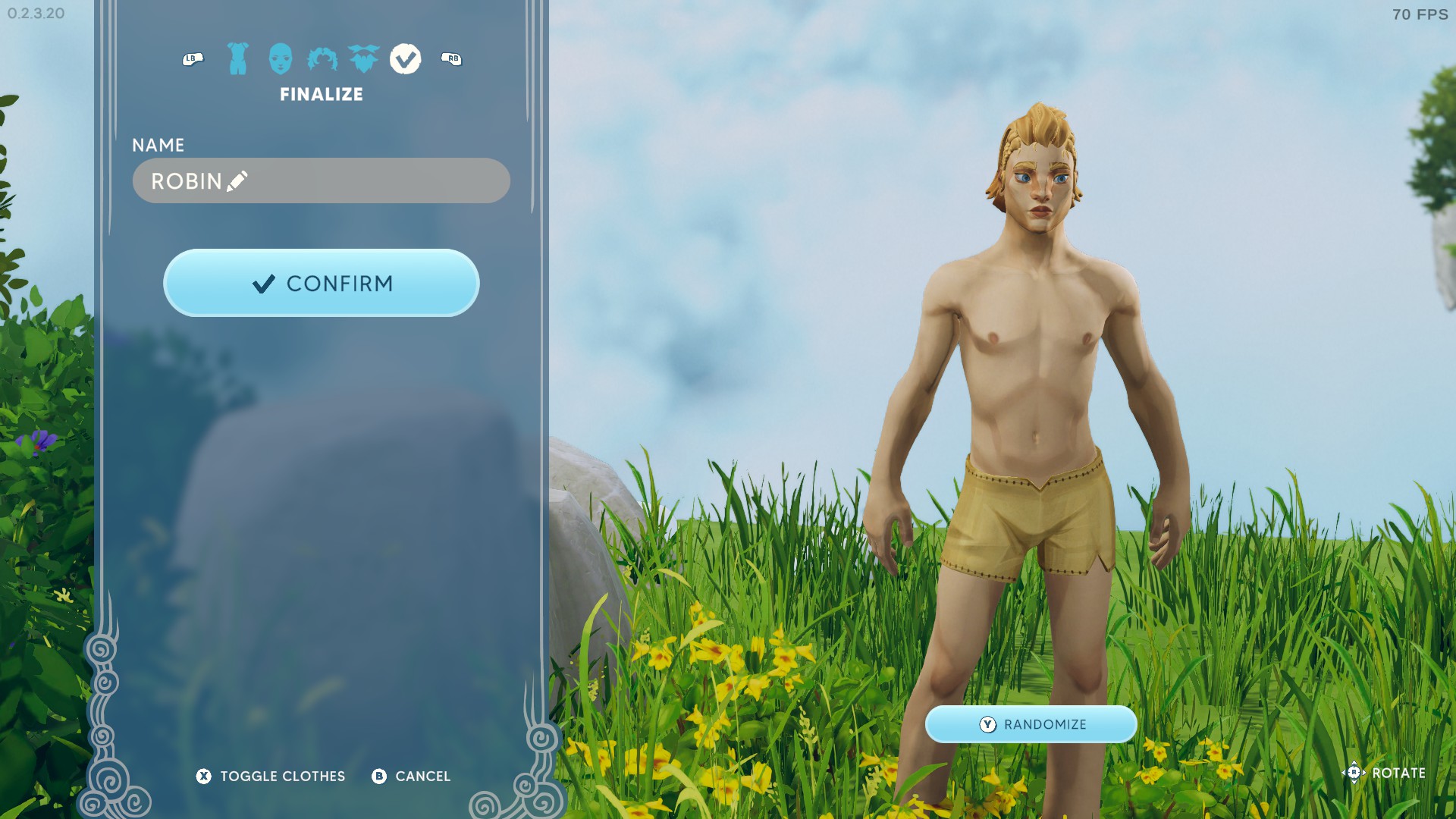Edit the ROBIN name field
This screenshot has height=819, width=1456.
click(x=321, y=180)
